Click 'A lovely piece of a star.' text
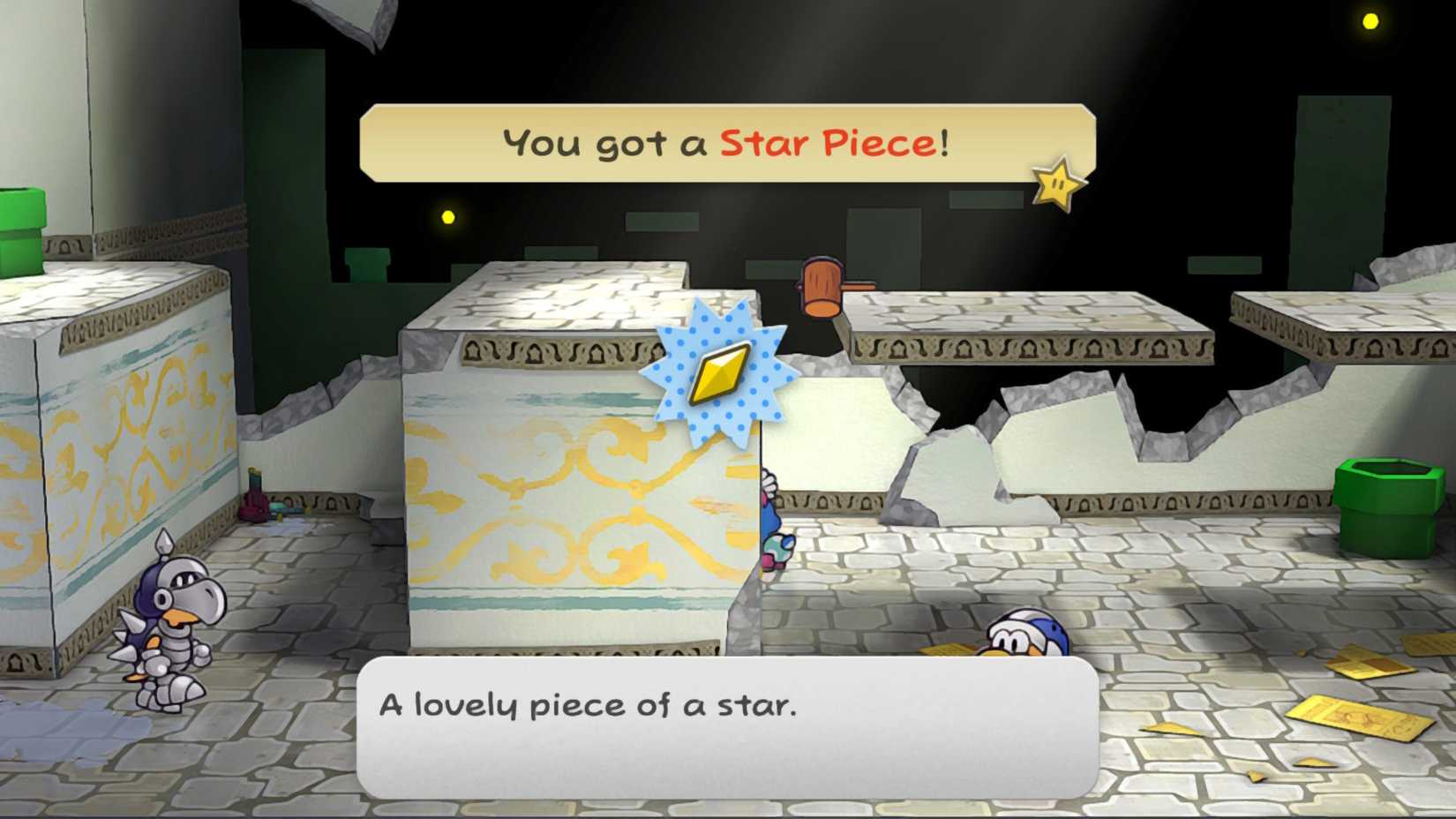 click(x=587, y=704)
